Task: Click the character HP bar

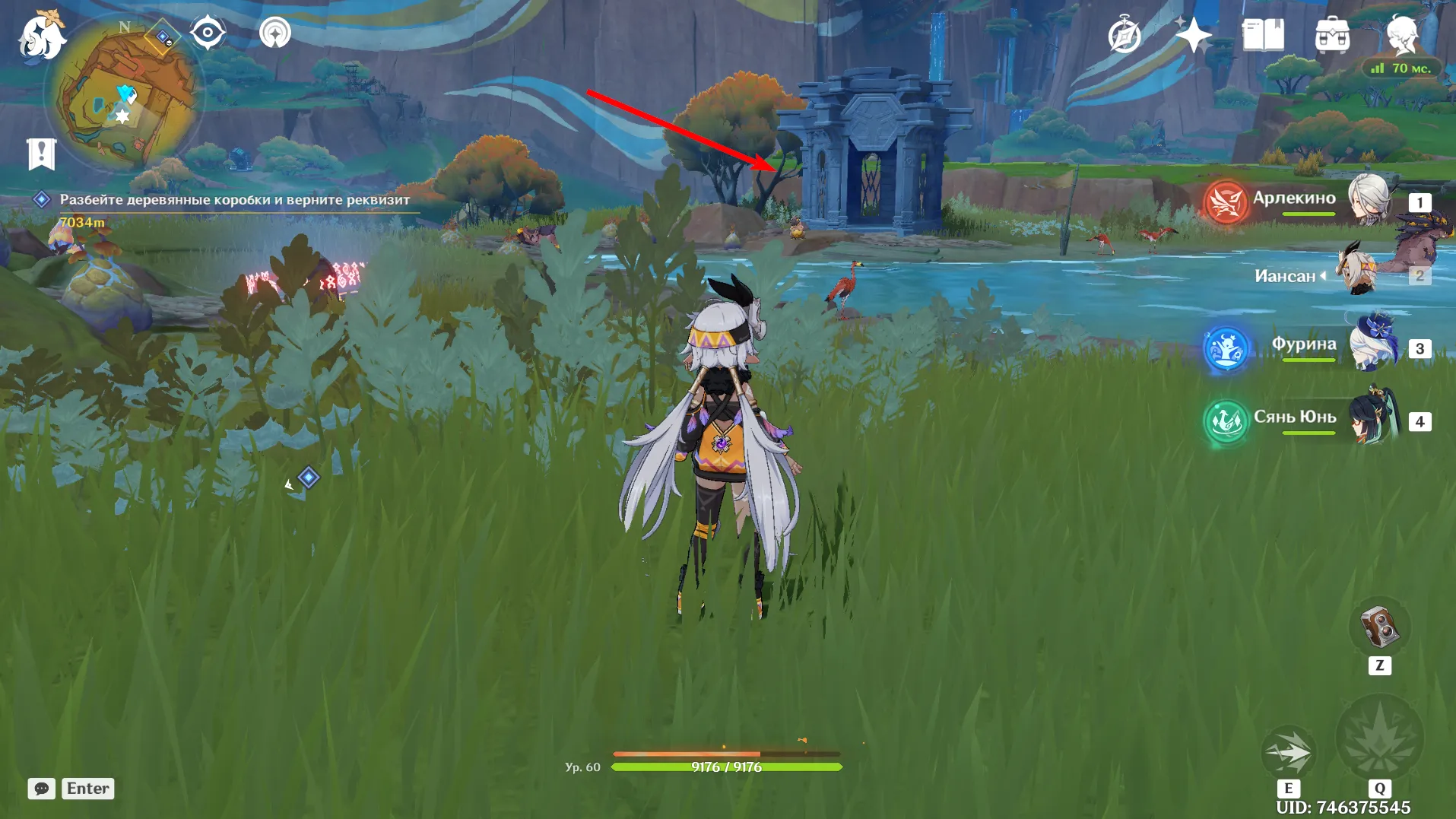Action: [726, 767]
